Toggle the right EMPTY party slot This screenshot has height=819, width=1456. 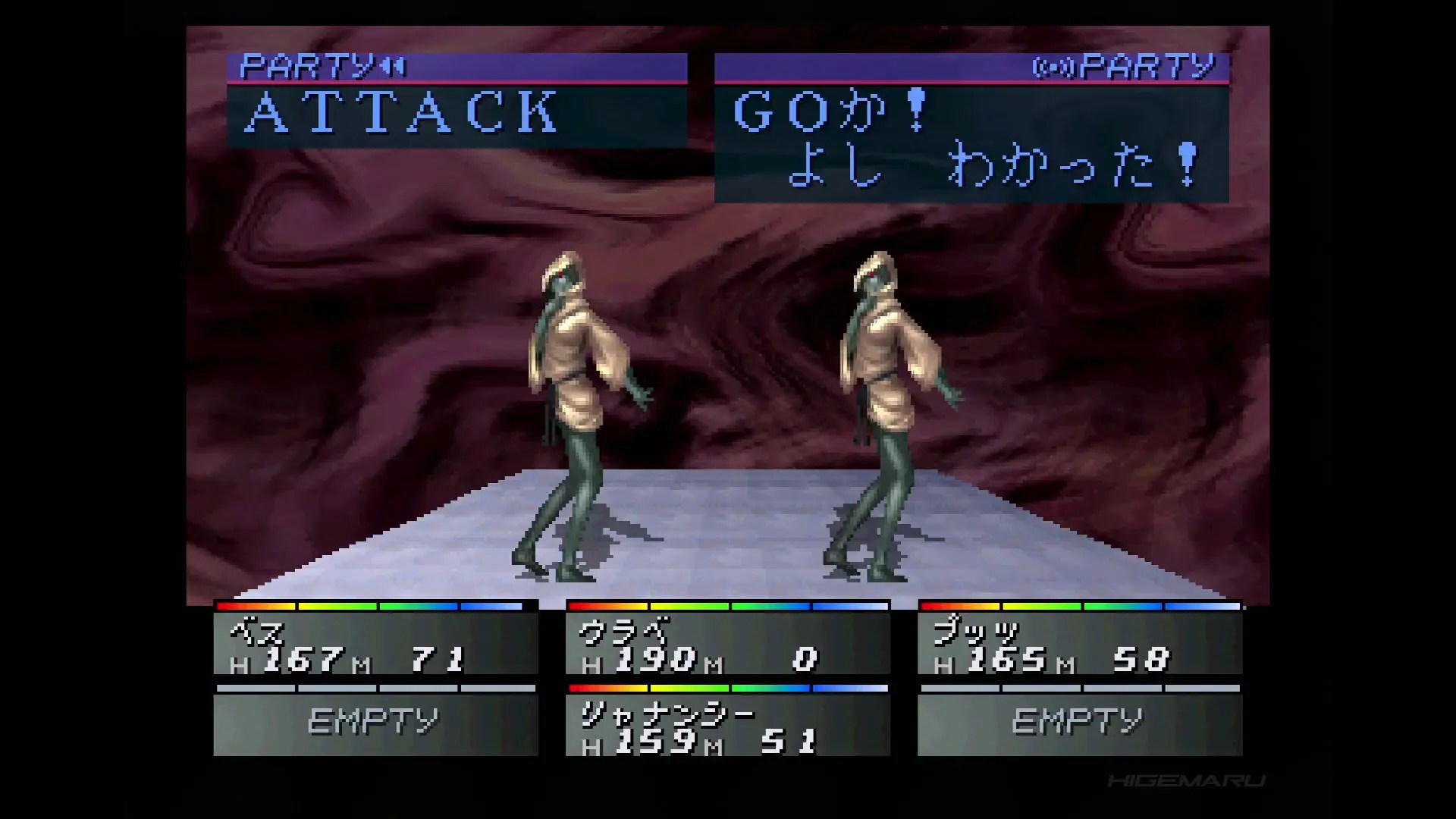click(x=1079, y=718)
